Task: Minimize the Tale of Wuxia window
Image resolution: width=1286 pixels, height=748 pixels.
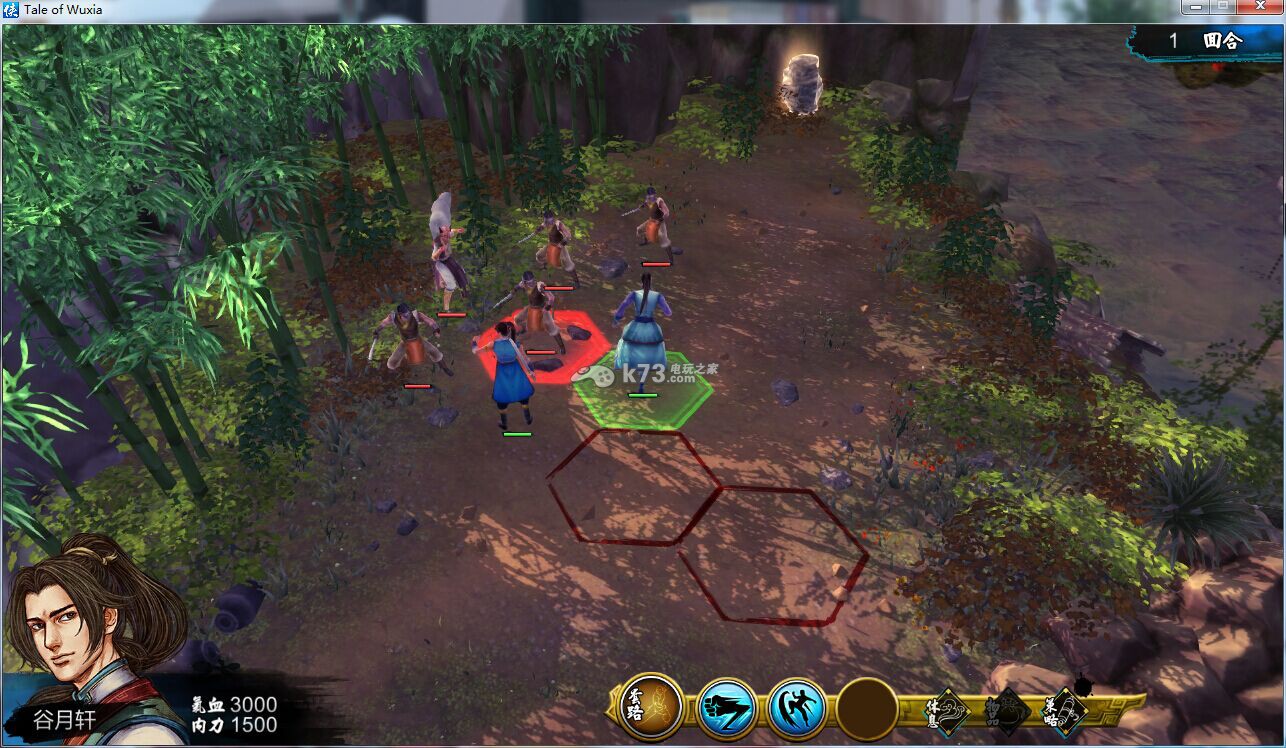Action: tap(1196, 9)
